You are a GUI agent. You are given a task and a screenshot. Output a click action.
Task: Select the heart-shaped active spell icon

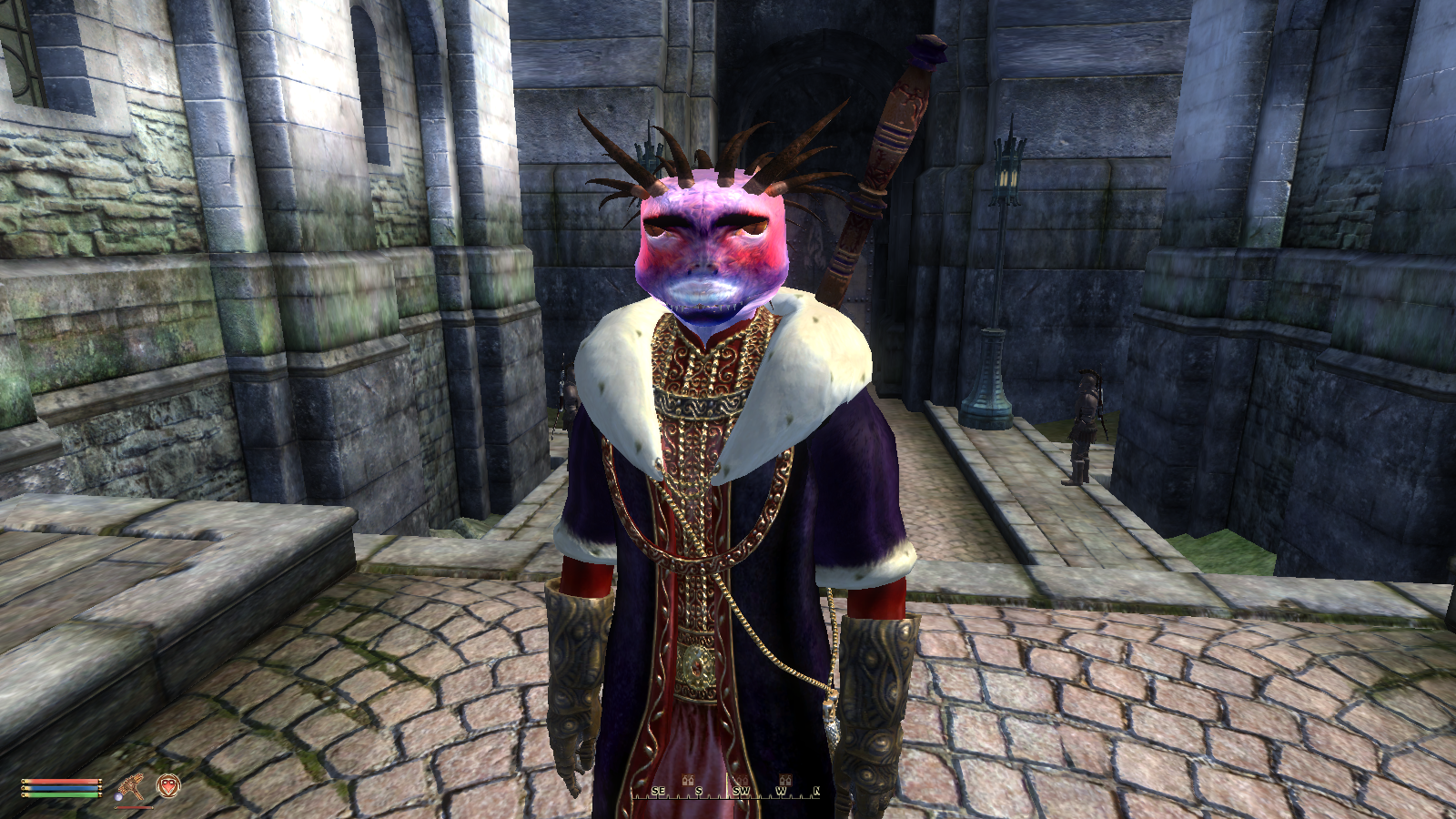(168, 785)
